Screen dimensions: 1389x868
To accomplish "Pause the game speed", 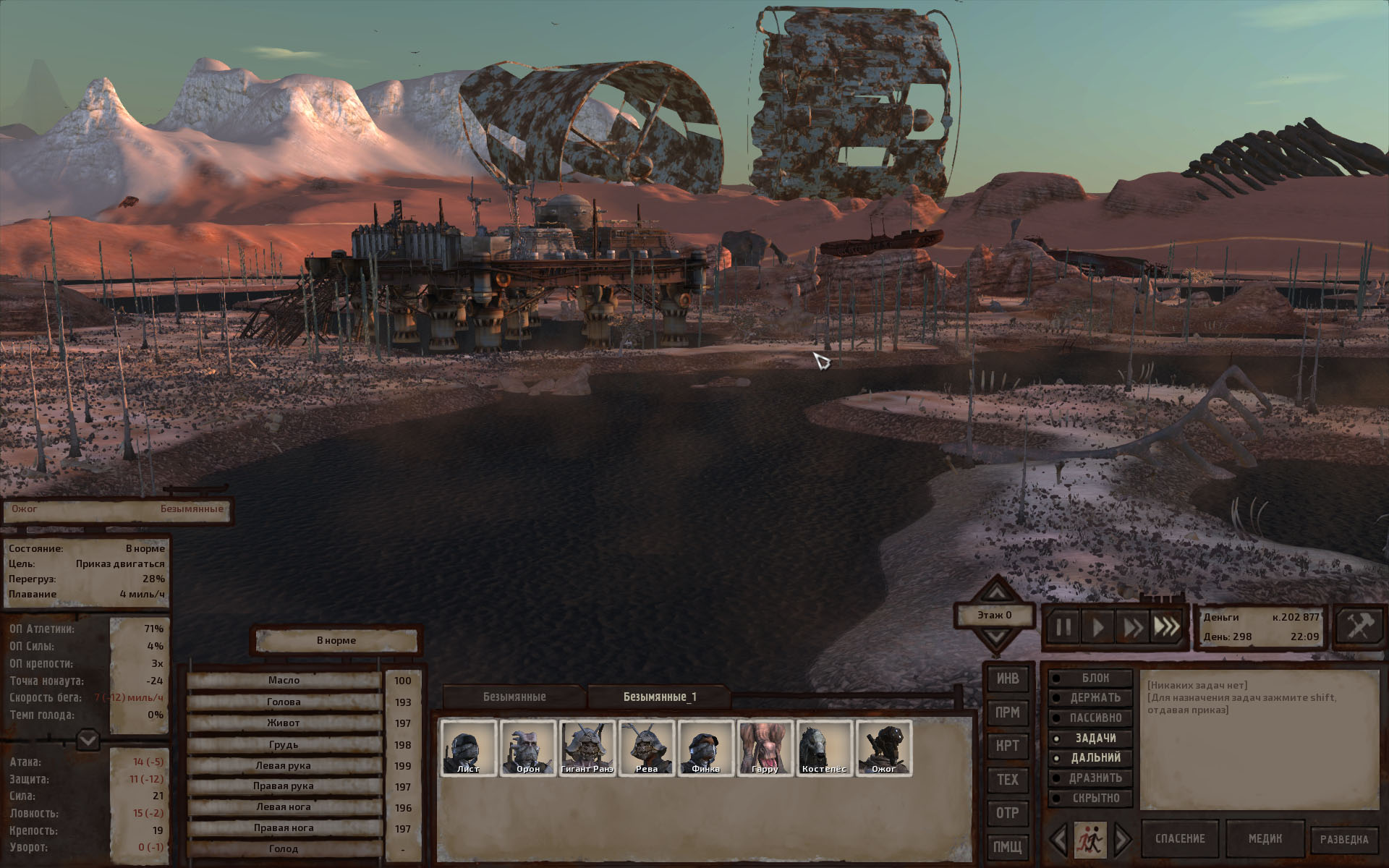I will pyautogui.click(x=1063, y=626).
